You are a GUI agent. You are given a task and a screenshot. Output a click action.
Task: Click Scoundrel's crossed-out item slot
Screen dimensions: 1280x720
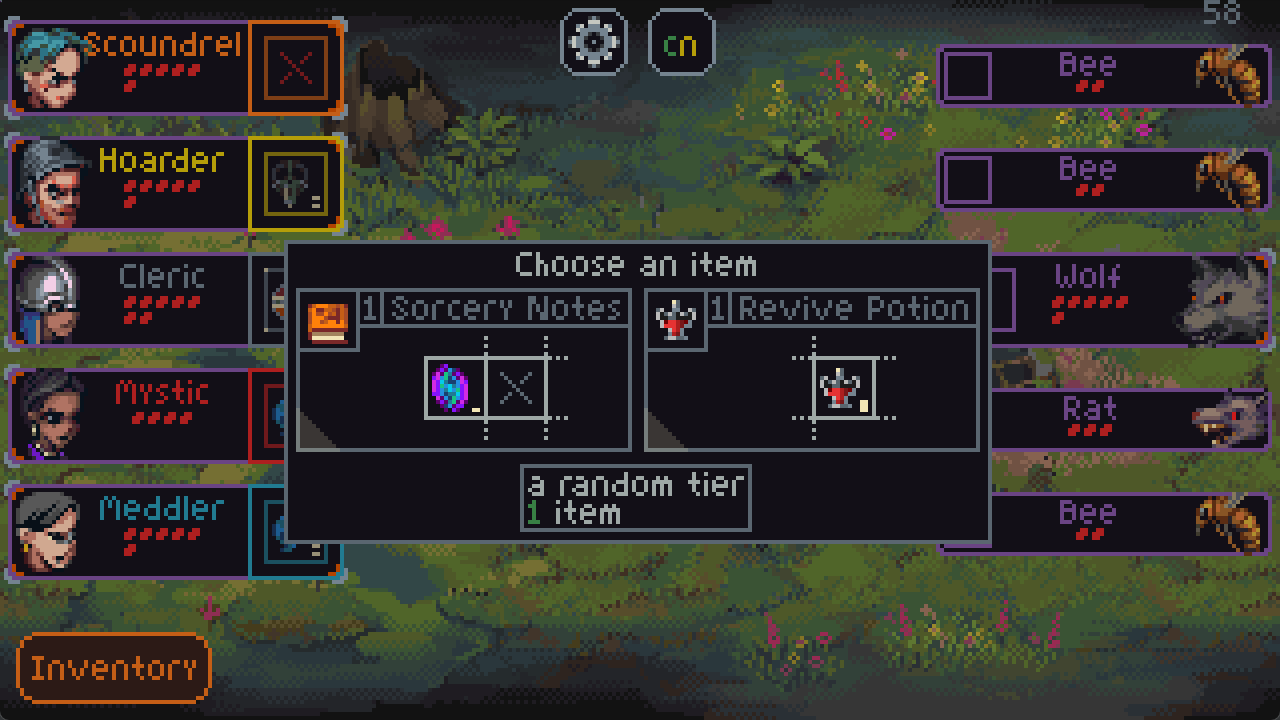pyautogui.click(x=295, y=68)
